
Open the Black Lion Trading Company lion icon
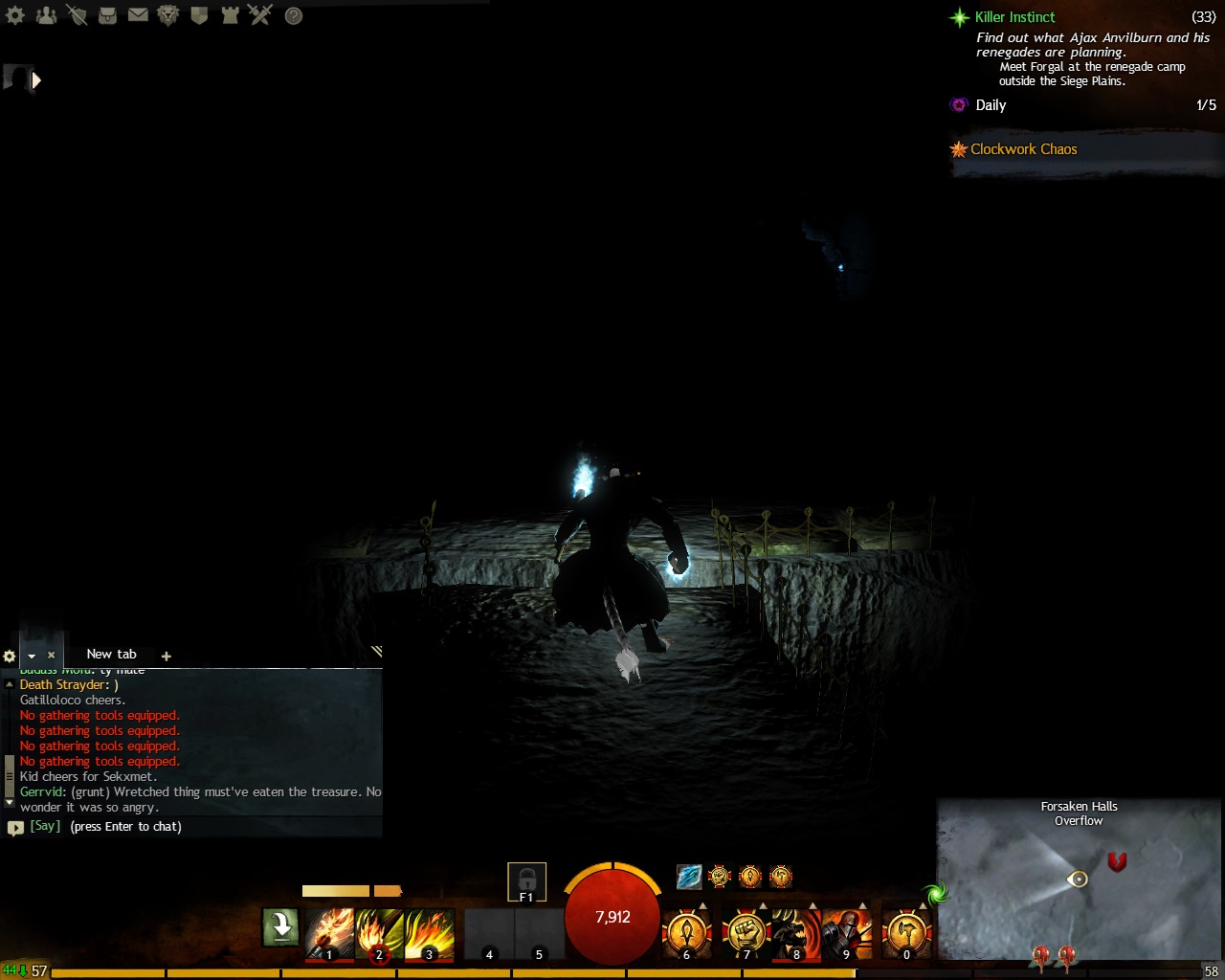click(x=168, y=15)
